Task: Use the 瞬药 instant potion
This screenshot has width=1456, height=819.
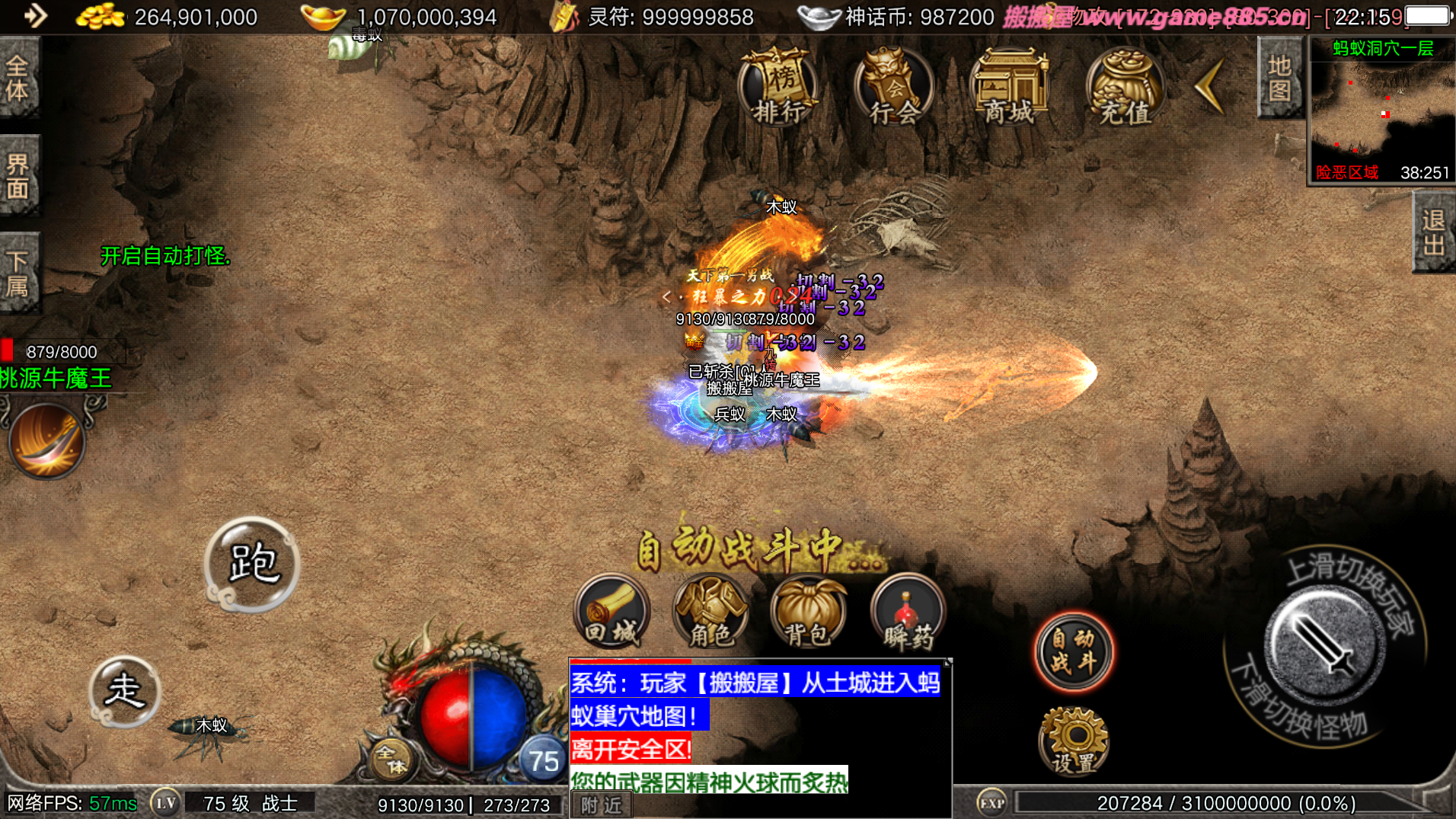Action: tap(907, 613)
